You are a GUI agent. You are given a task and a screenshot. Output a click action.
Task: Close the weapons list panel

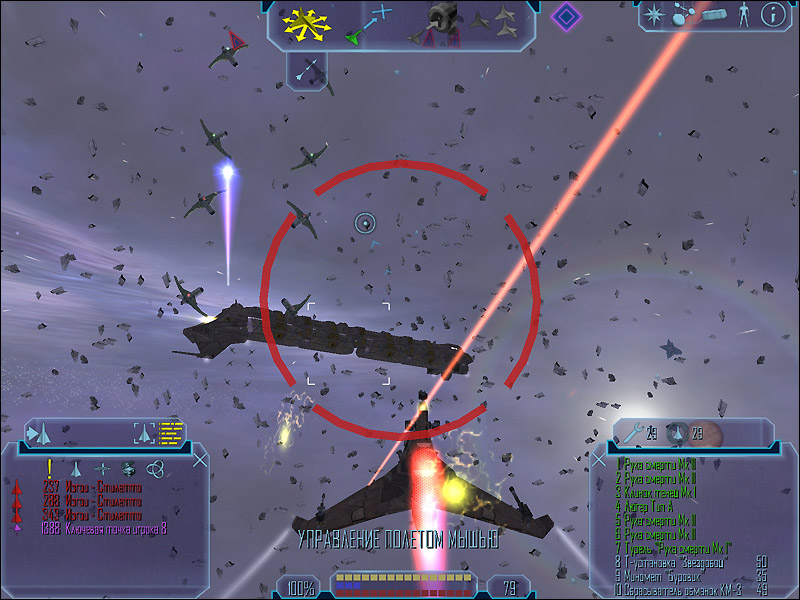[599, 459]
